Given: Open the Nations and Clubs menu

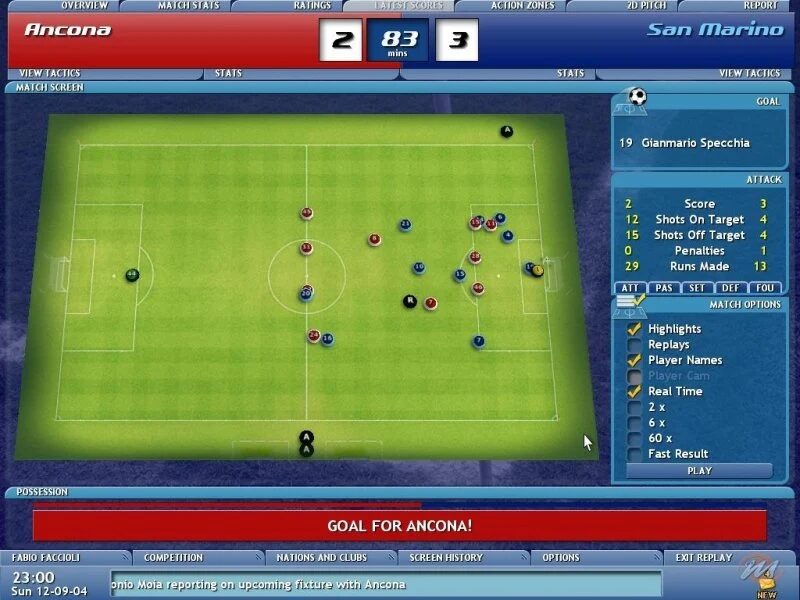Looking at the screenshot, I should [x=321, y=557].
